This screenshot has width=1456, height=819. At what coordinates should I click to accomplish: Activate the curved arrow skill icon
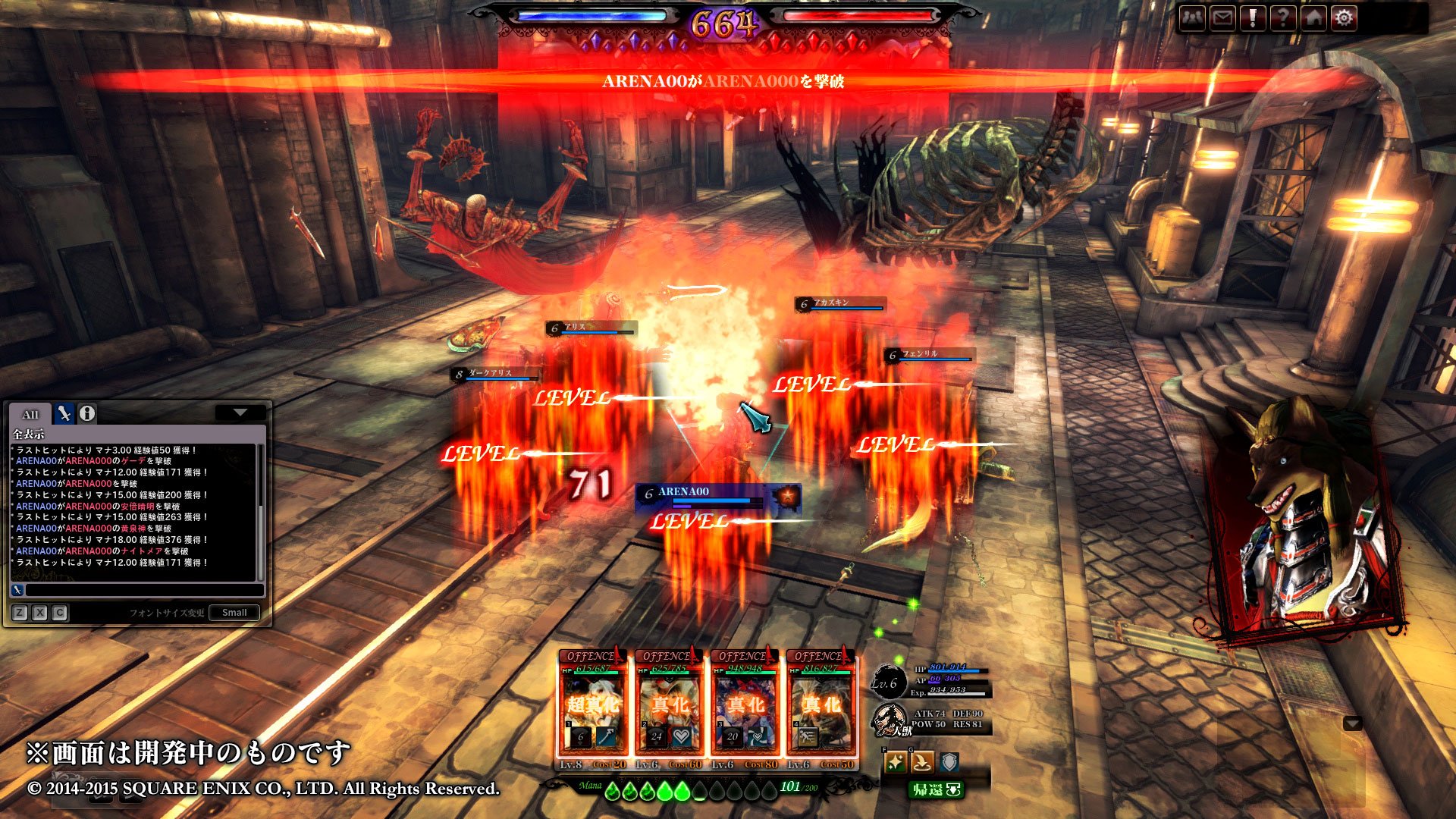pyautogui.click(x=922, y=762)
